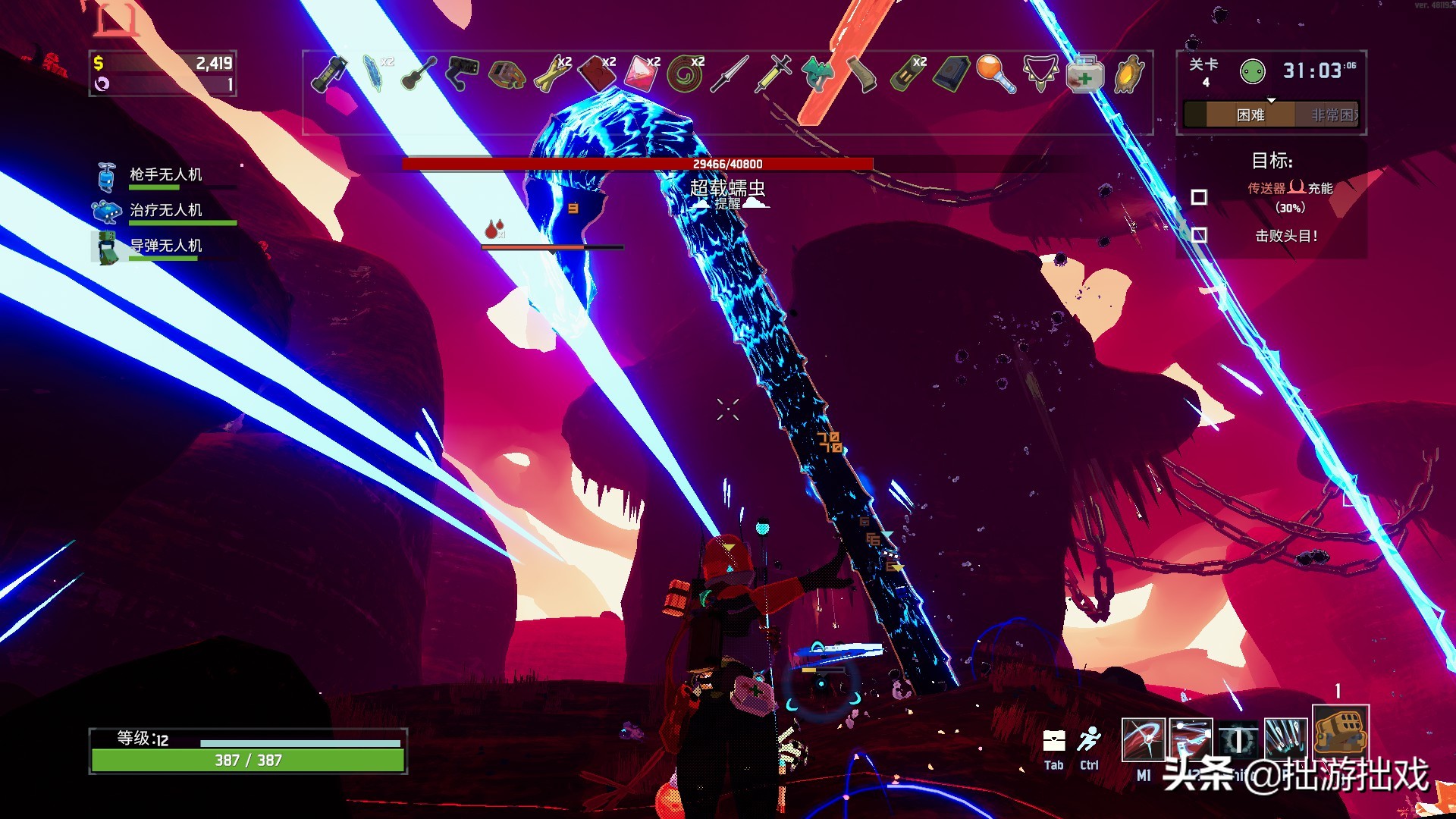Screen dimensions: 1456x819
Task: Click the red Gasoline can item
Action: (x=598, y=74)
